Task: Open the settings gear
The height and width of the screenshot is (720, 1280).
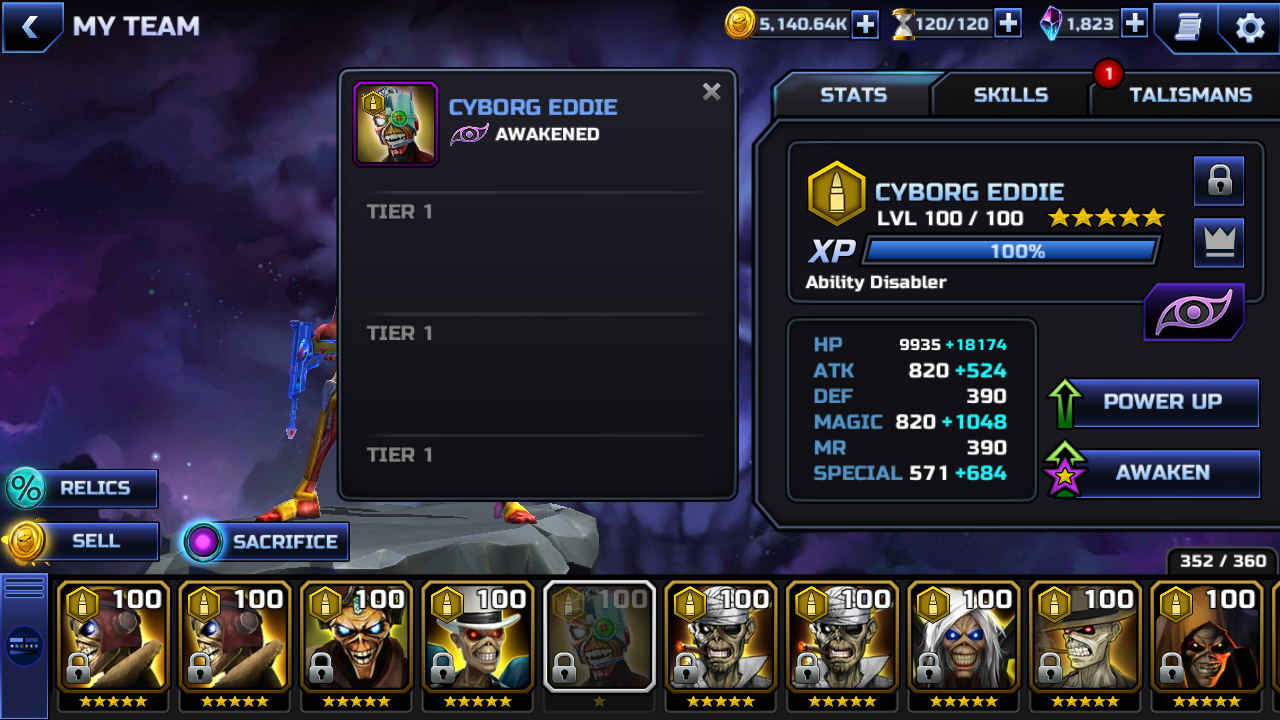Action: pos(1250,28)
